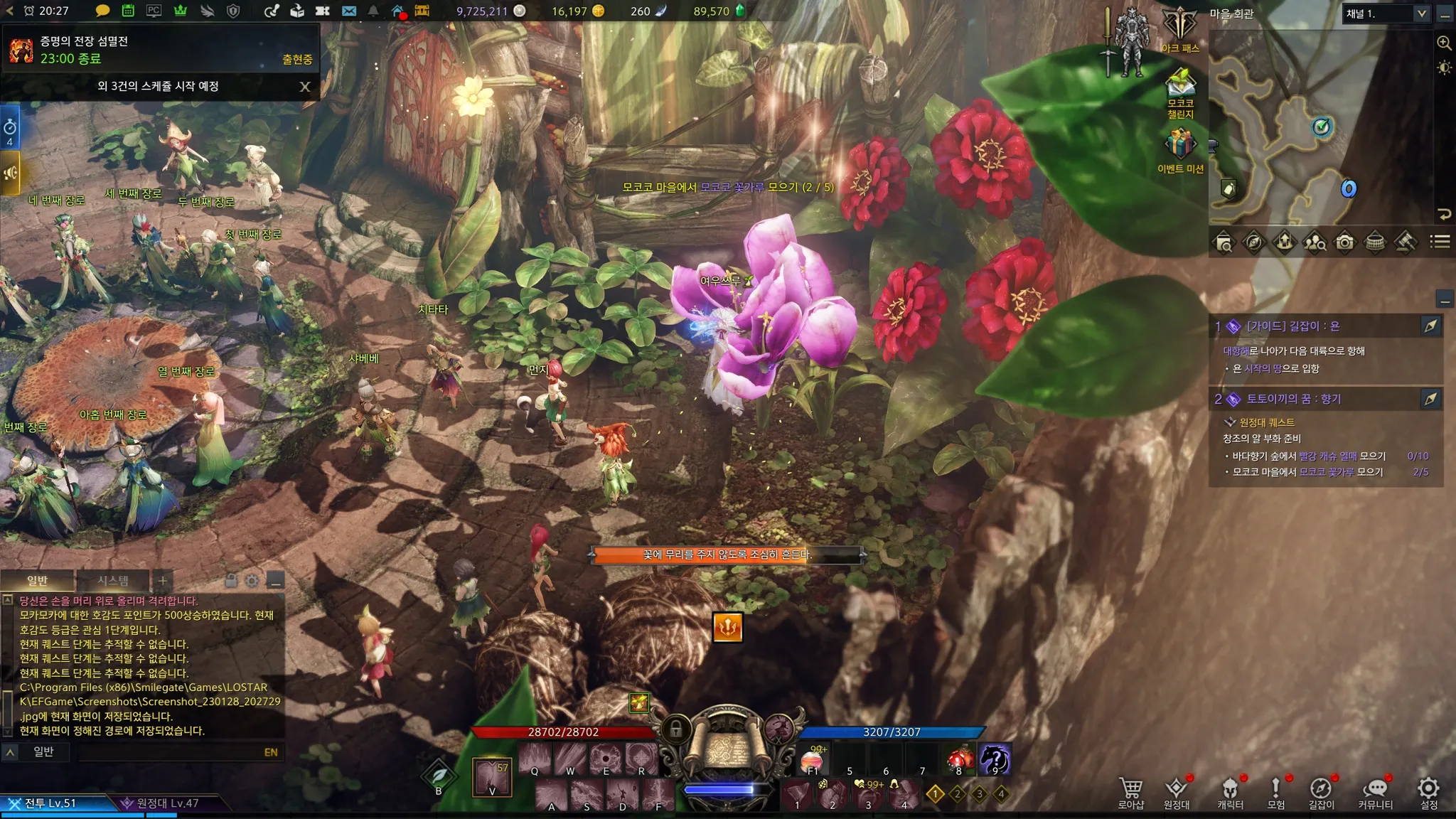The height and width of the screenshot is (819, 1456).
Task: Open the 모험 adventure menu
Action: point(1275,792)
